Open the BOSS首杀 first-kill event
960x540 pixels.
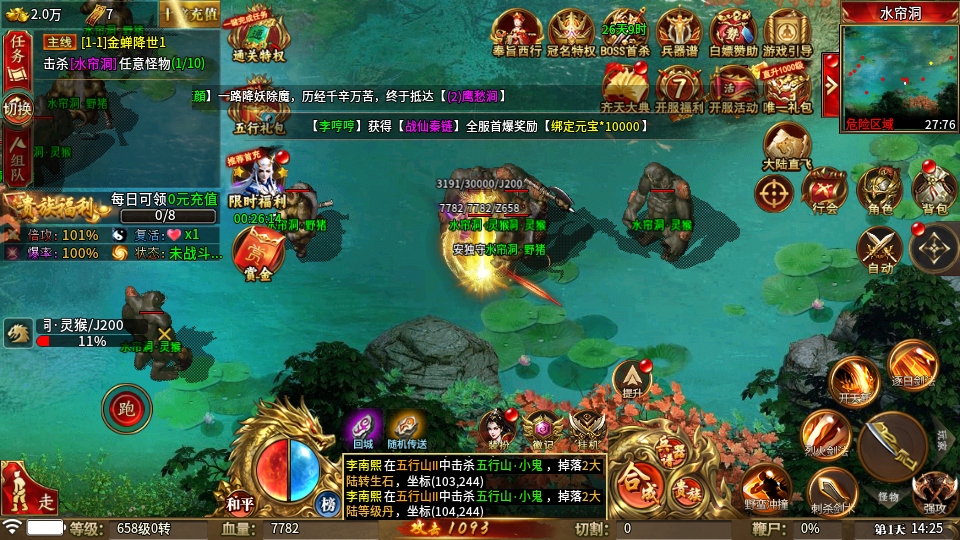pos(625,33)
